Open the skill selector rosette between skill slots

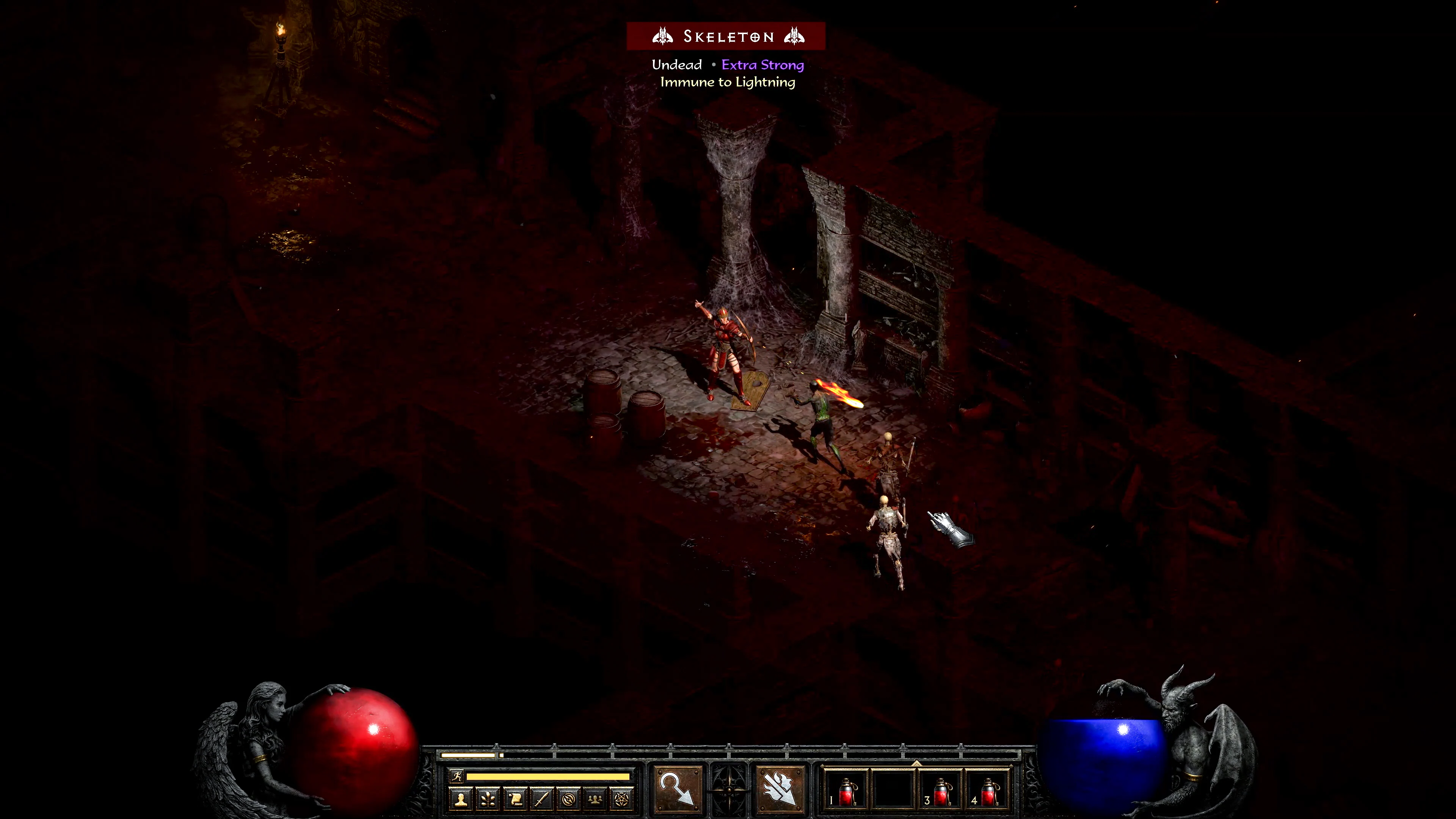(730, 789)
